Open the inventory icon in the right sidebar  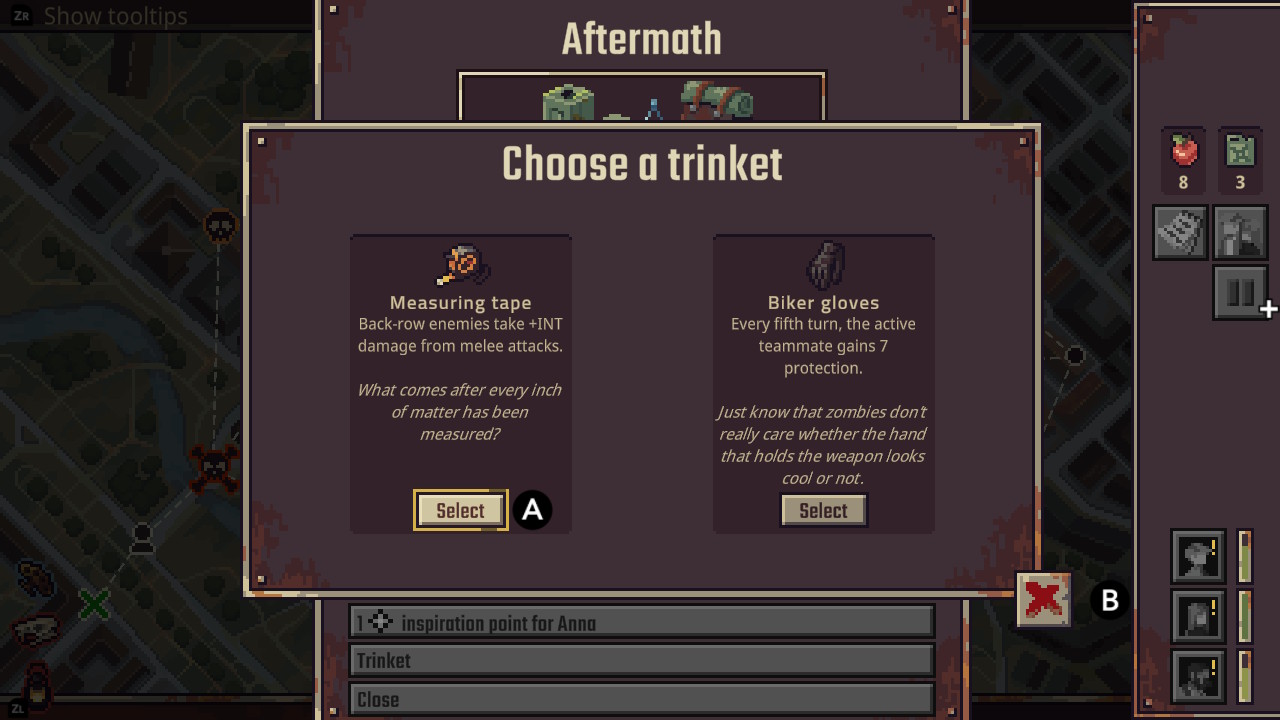(1240, 232)
